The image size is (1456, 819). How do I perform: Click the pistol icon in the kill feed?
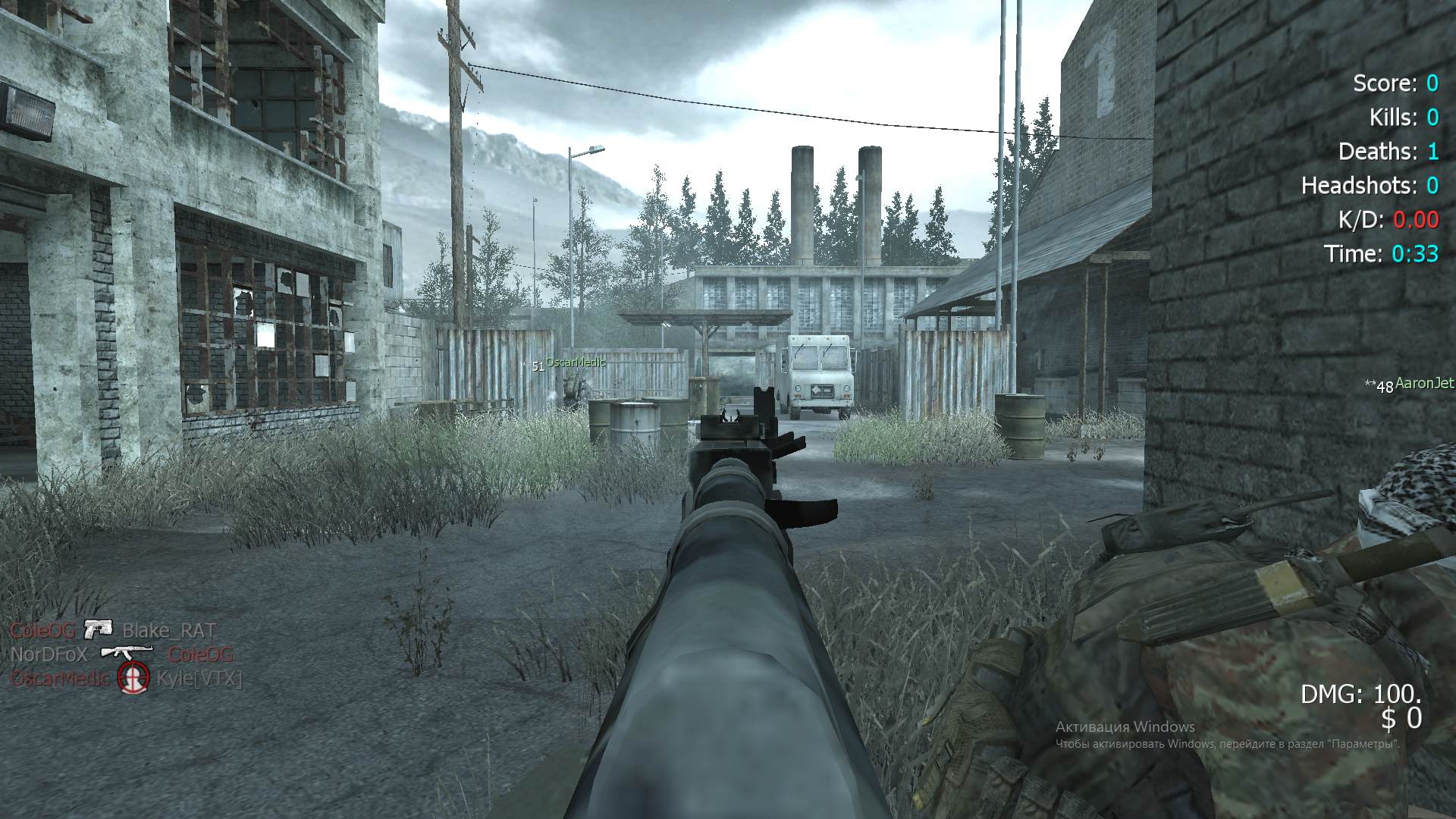[98, 629]
